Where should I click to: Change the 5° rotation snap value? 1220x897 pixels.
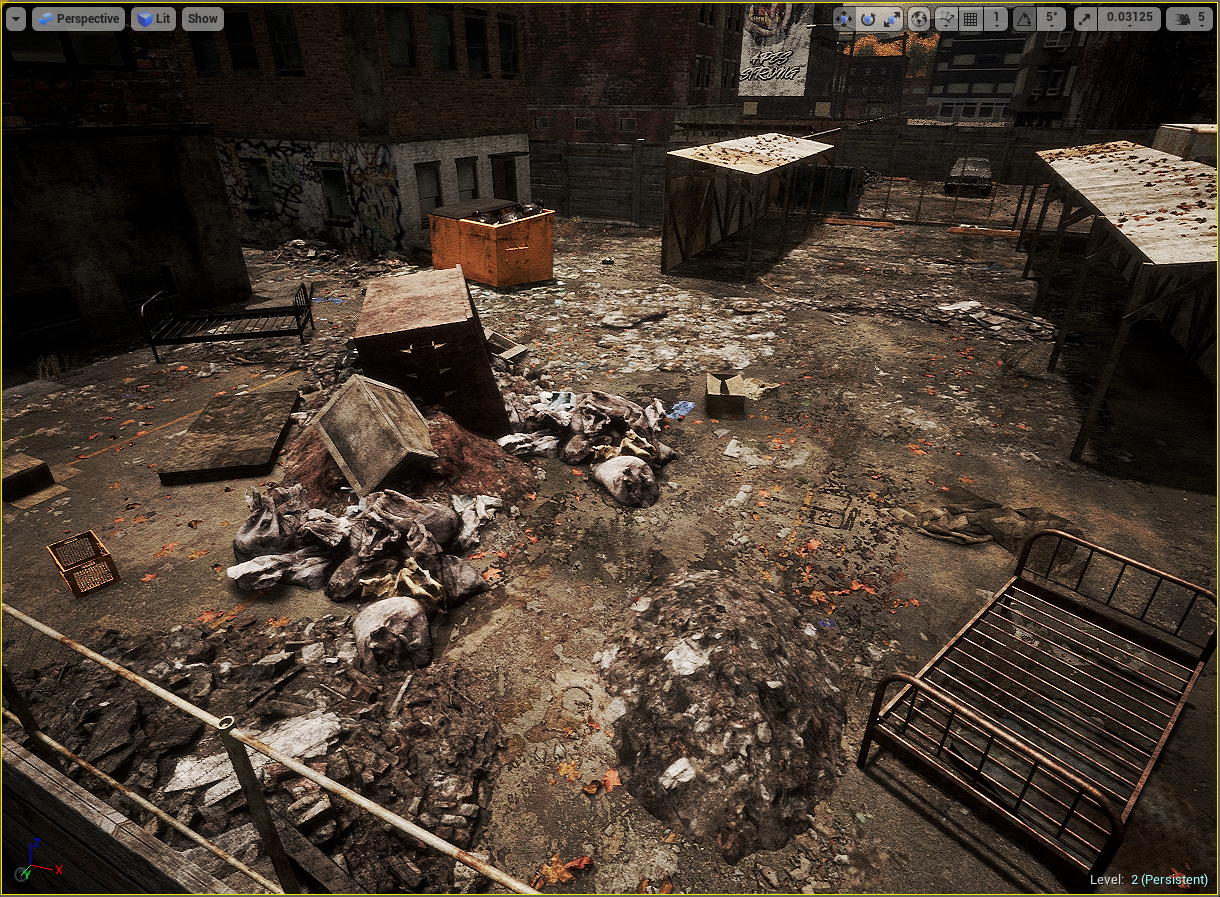tap(1050, 19)
